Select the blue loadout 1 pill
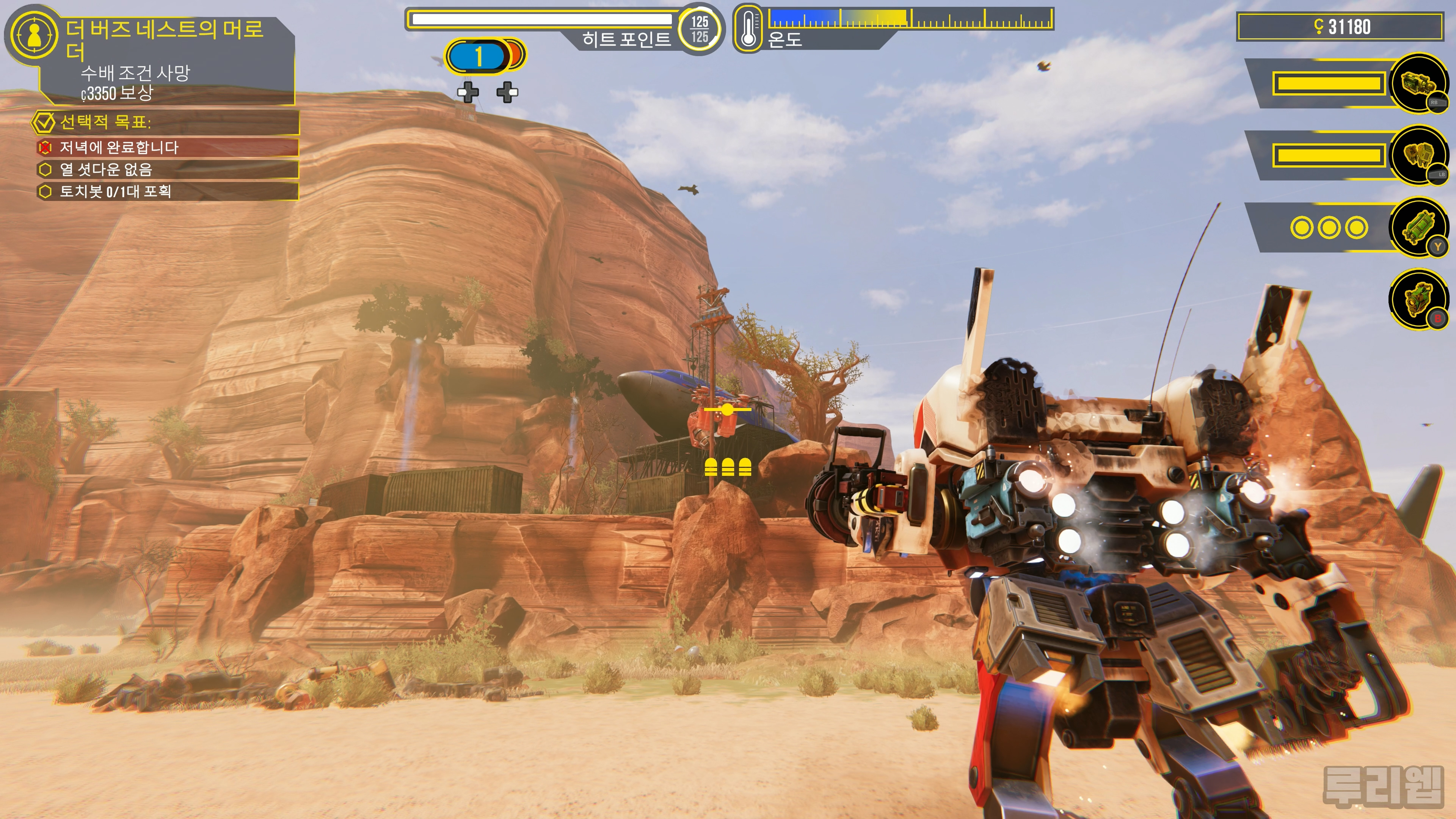This screenshot has height=819, width=1456. pos(477,56)
